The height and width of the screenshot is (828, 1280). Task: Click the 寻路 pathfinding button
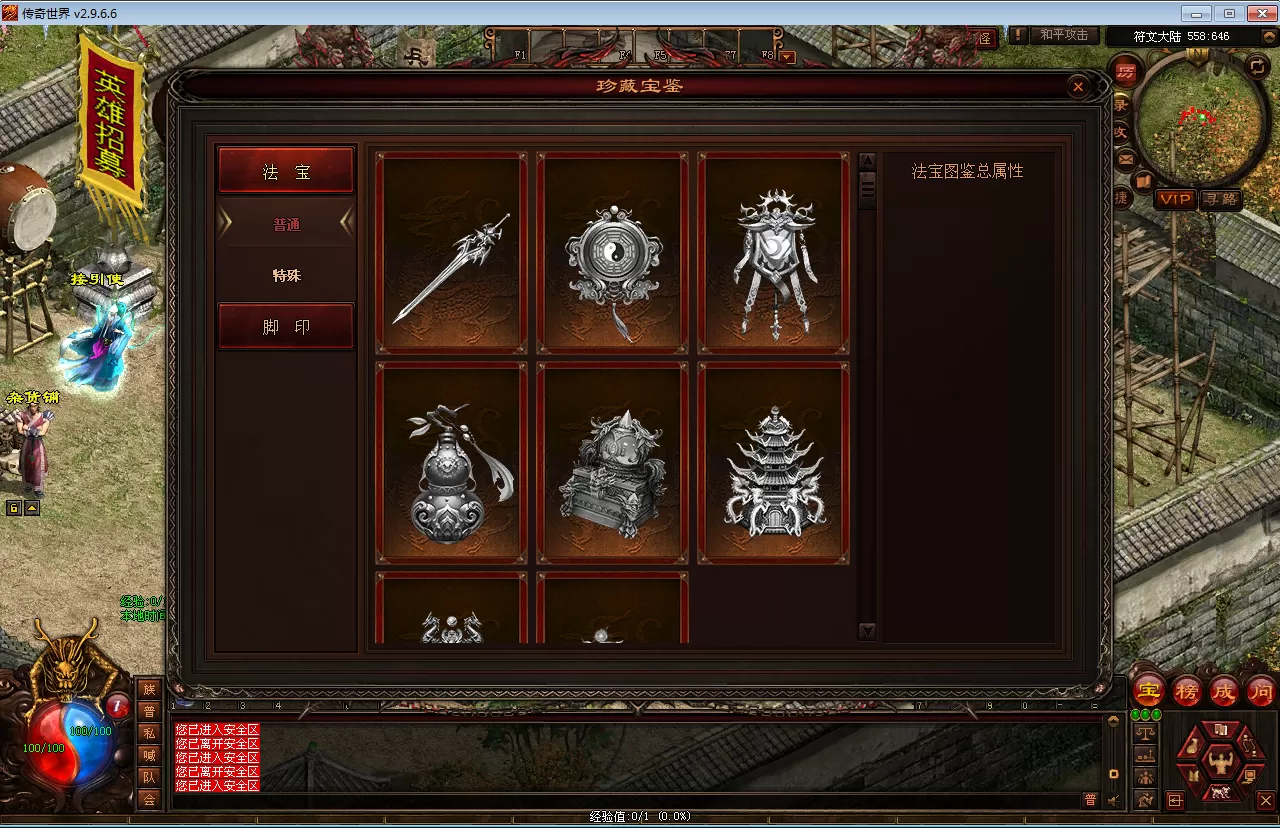(x=1222, y=200)
